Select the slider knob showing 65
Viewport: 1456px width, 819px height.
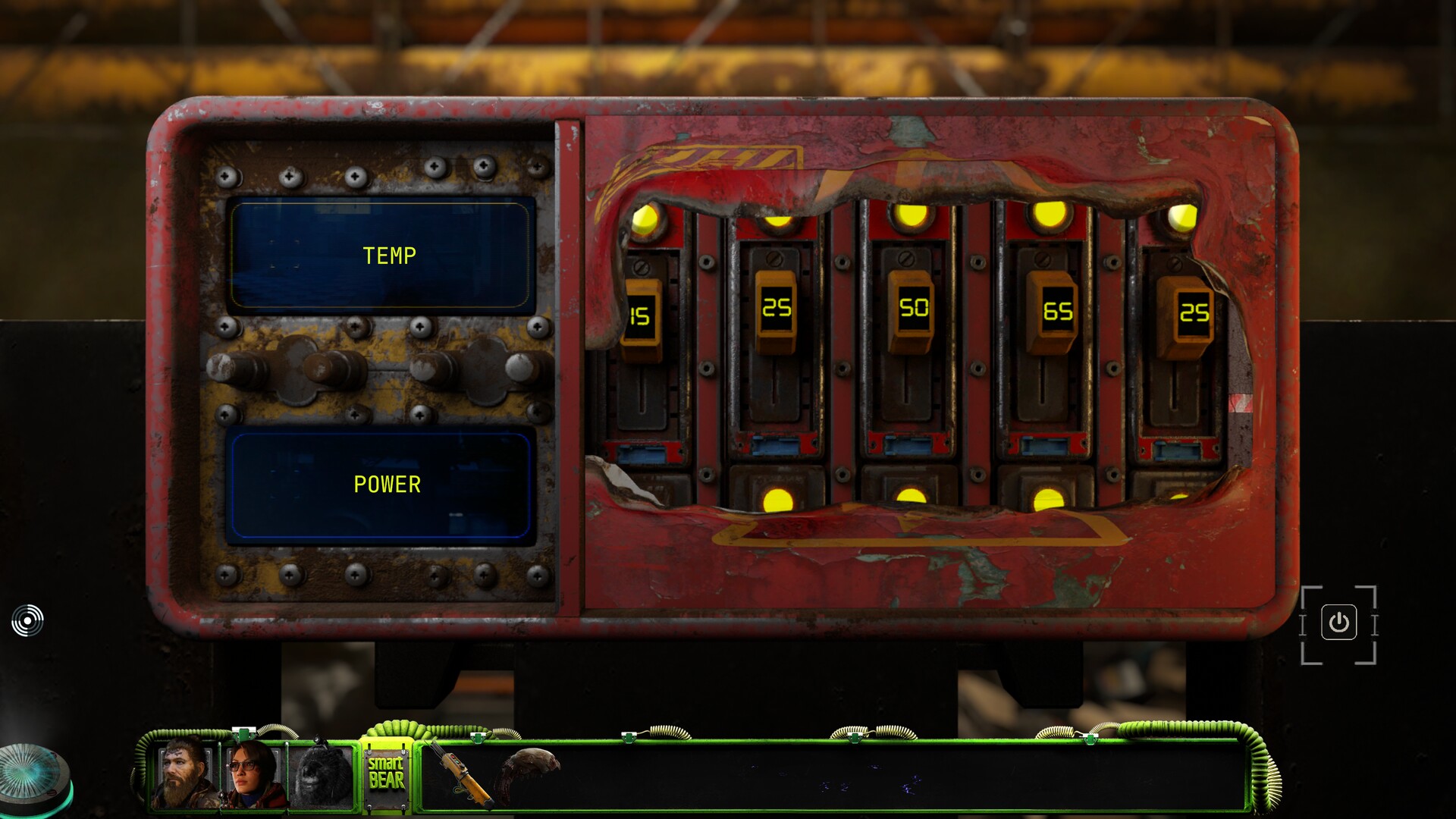1056,312
